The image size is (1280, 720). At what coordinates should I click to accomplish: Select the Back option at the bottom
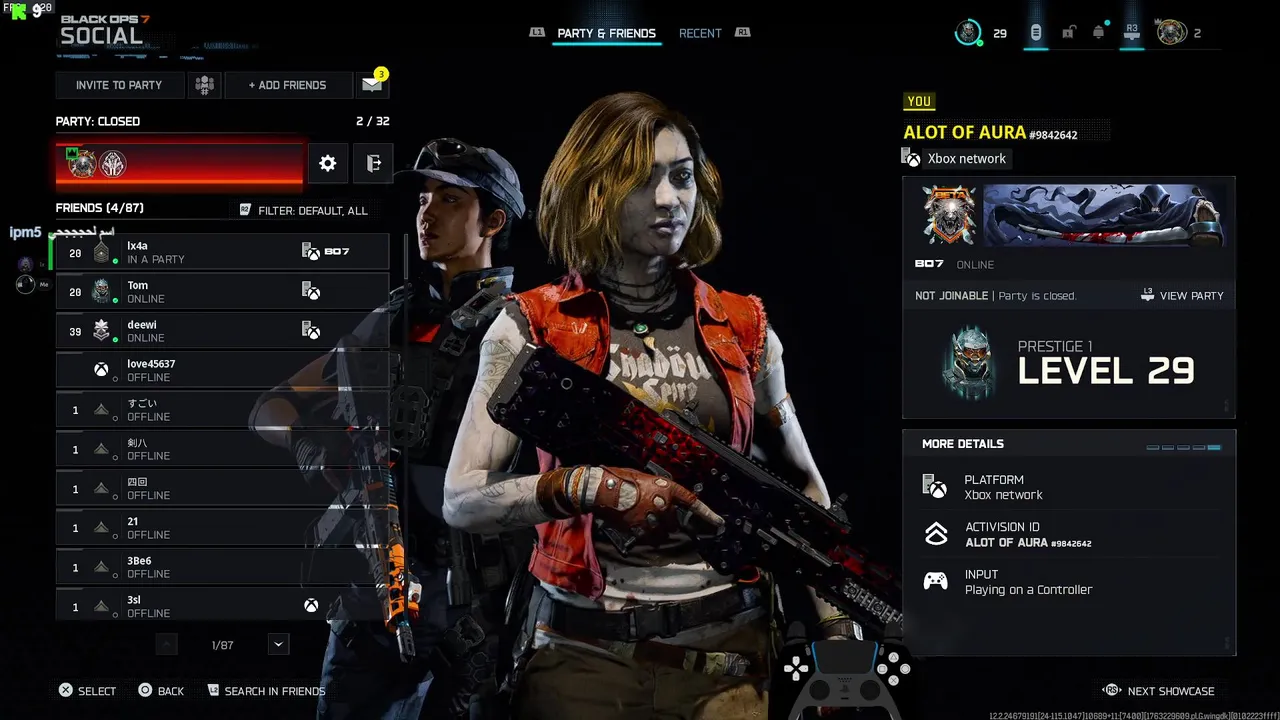click(x=161, y=691)
